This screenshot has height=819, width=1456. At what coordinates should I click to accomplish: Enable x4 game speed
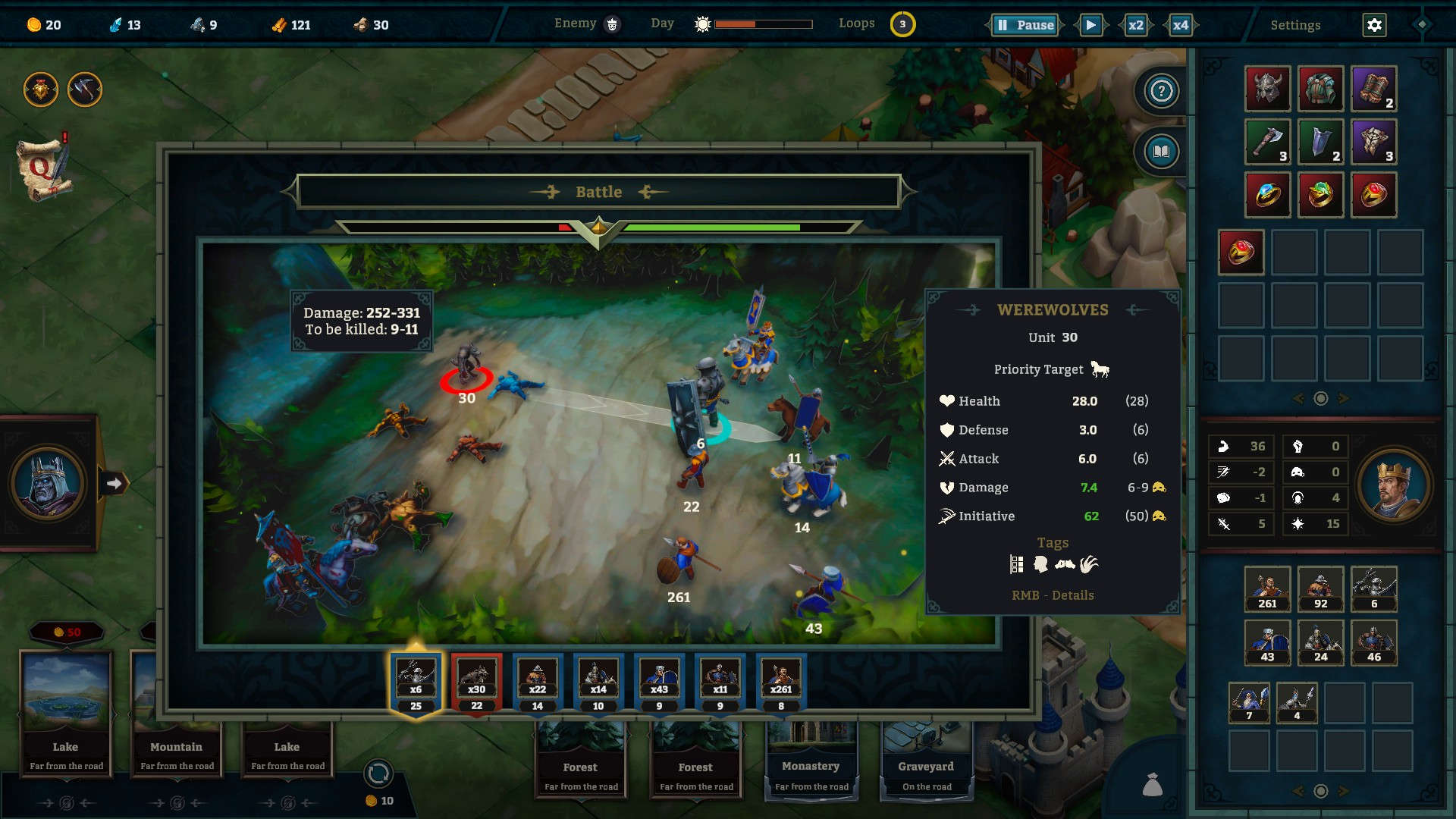tap(1180, 24)
